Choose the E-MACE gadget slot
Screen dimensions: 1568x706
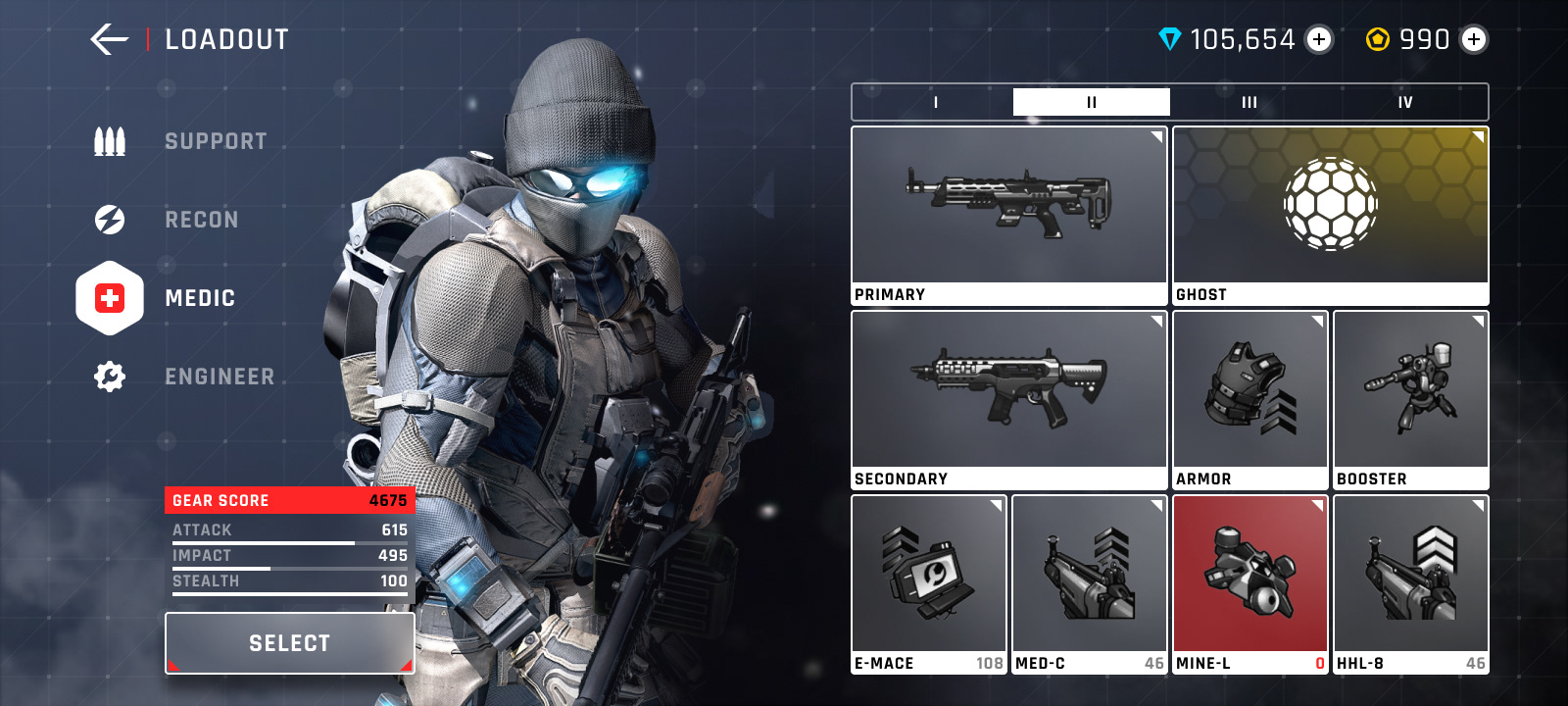928,583
